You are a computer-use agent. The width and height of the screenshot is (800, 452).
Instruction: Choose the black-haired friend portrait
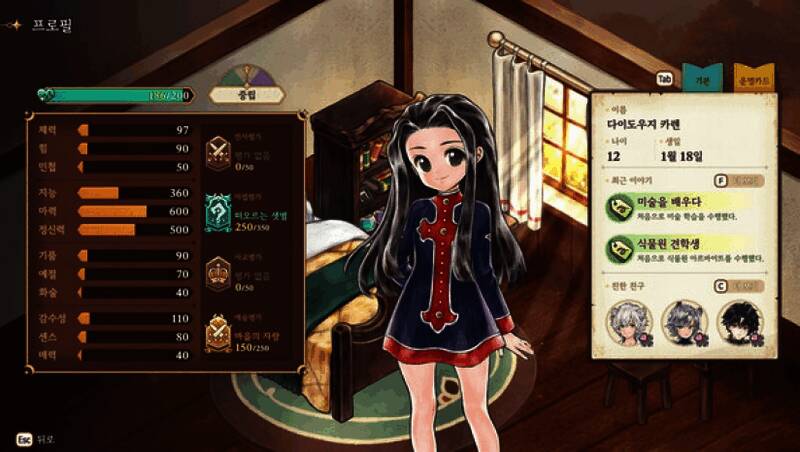tap(741, 321)
